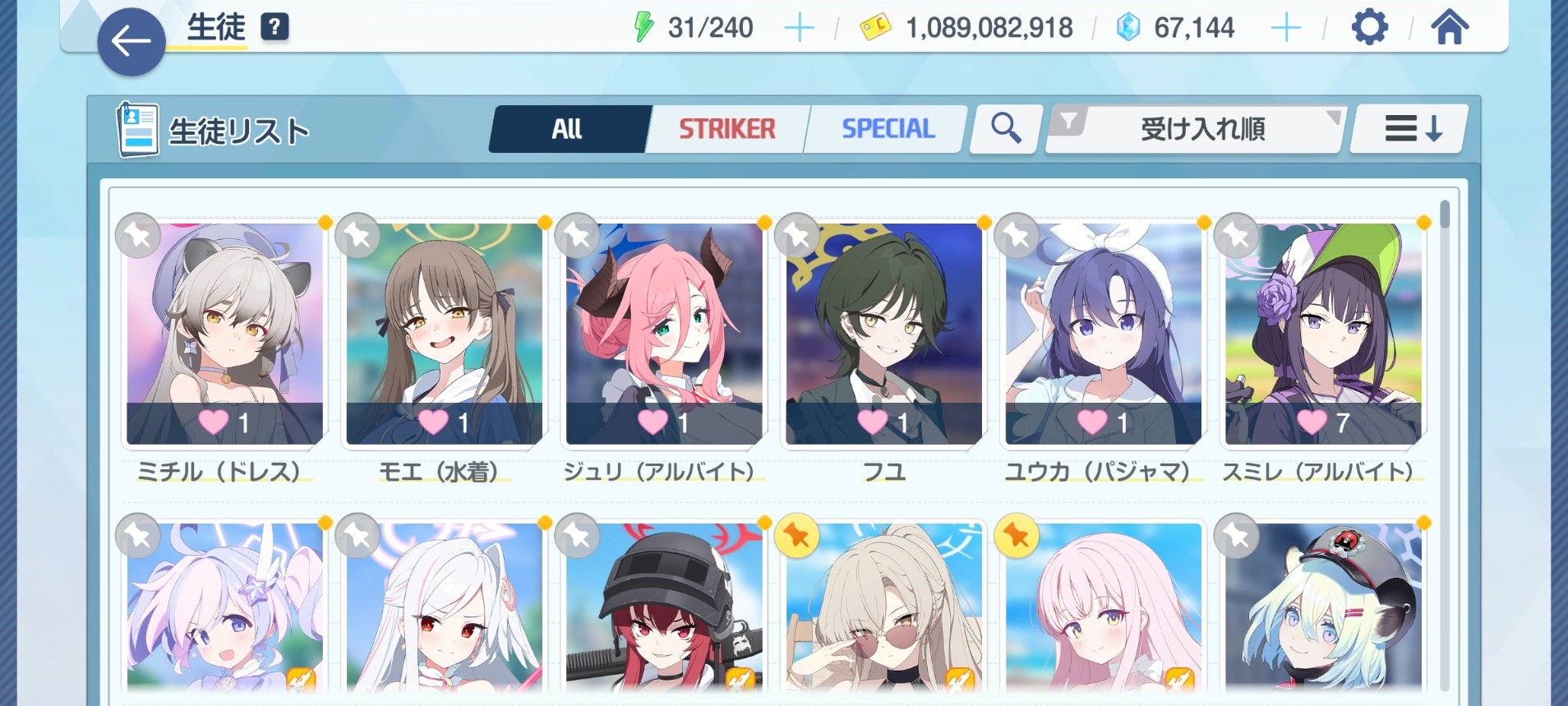Select student ユウカ（パジャマ）
1568x706 pixels.
pyautogui.click(x=1103, y=335)
